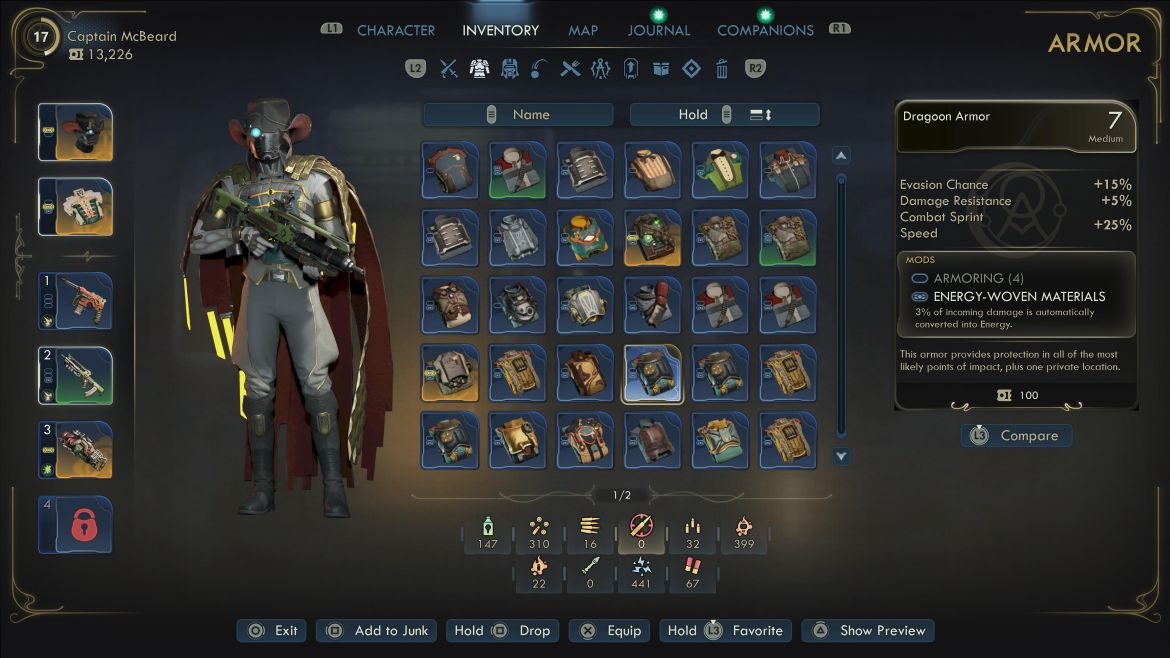Choose weapon slot 1
This screenshot has height=658, width=1170.
pos(75,301)
